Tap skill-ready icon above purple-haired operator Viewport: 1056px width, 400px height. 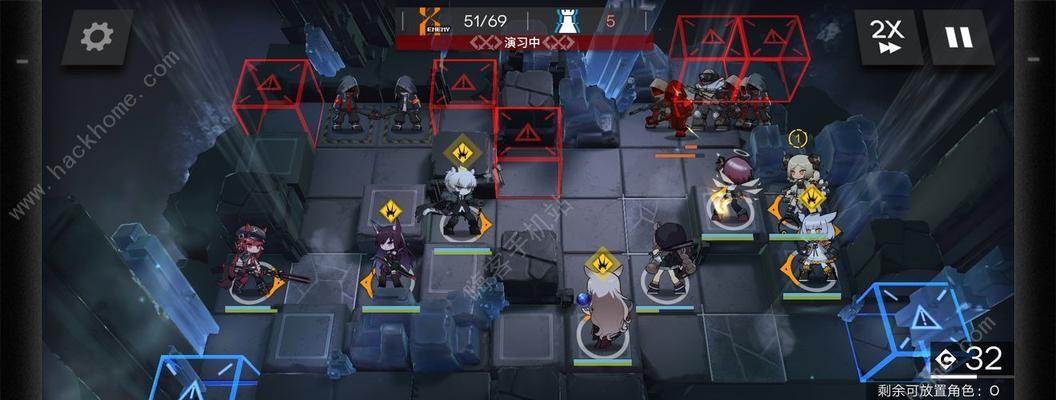coord(390,211)
